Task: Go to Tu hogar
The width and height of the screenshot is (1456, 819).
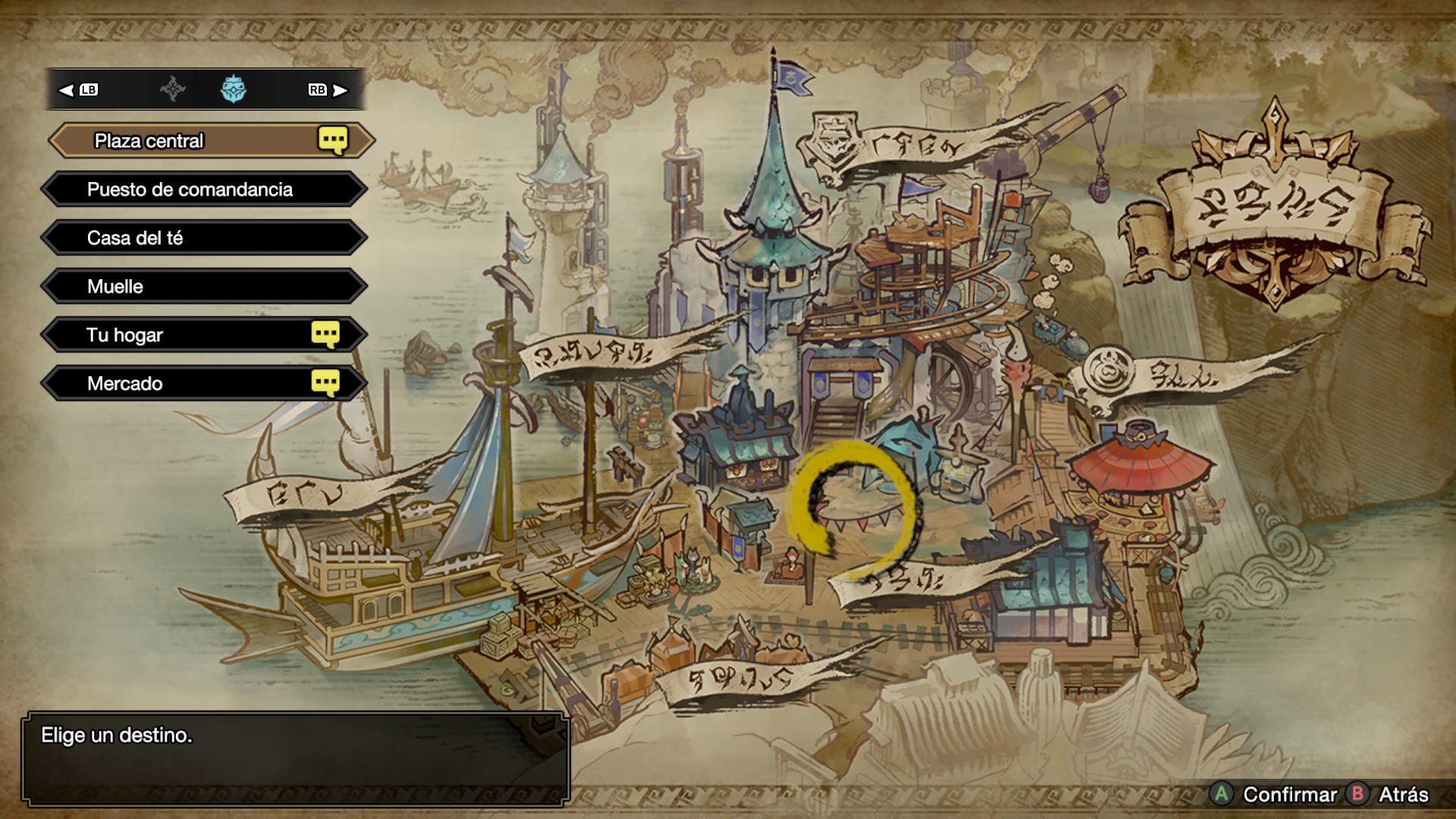Action: (205, 335)
